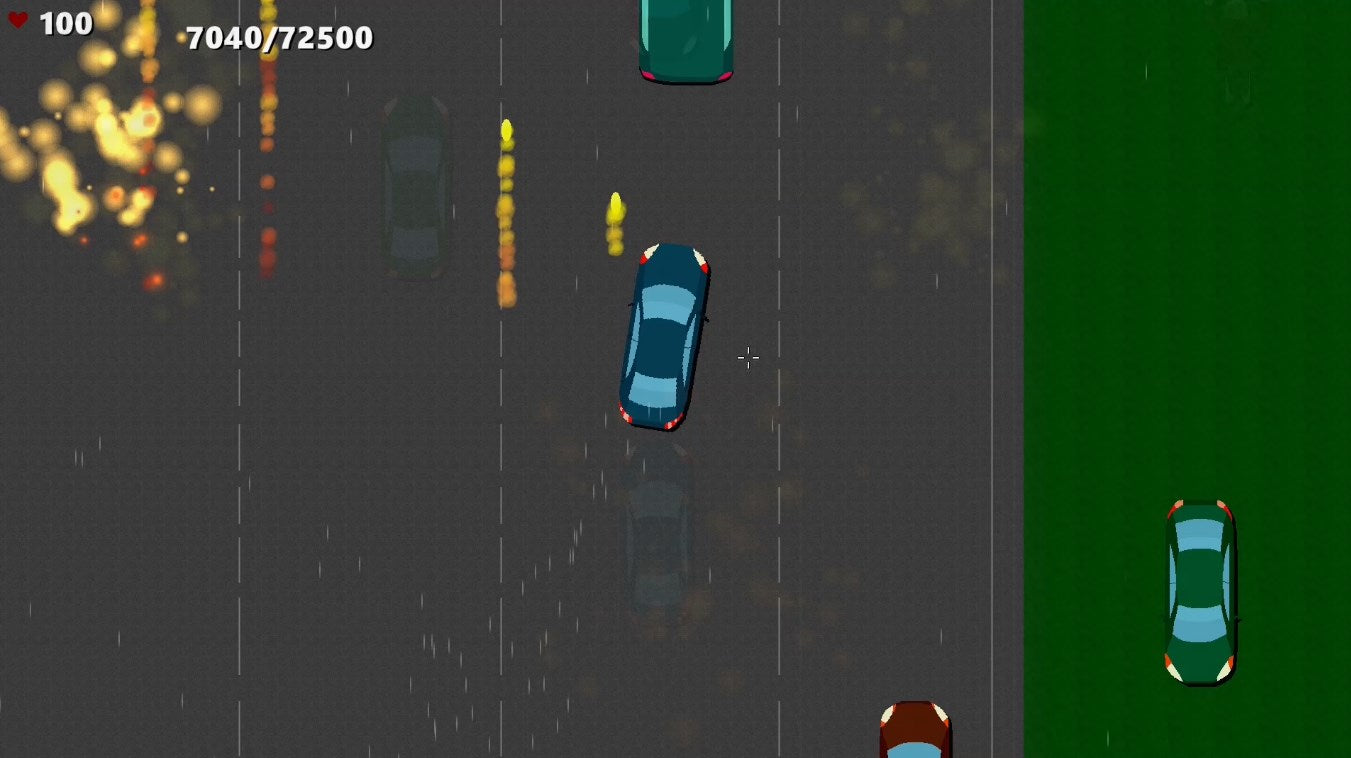The width and height of the screenshot is (1351, 758).
Task: Select the player's dark blue car
Action: [663, 335]
